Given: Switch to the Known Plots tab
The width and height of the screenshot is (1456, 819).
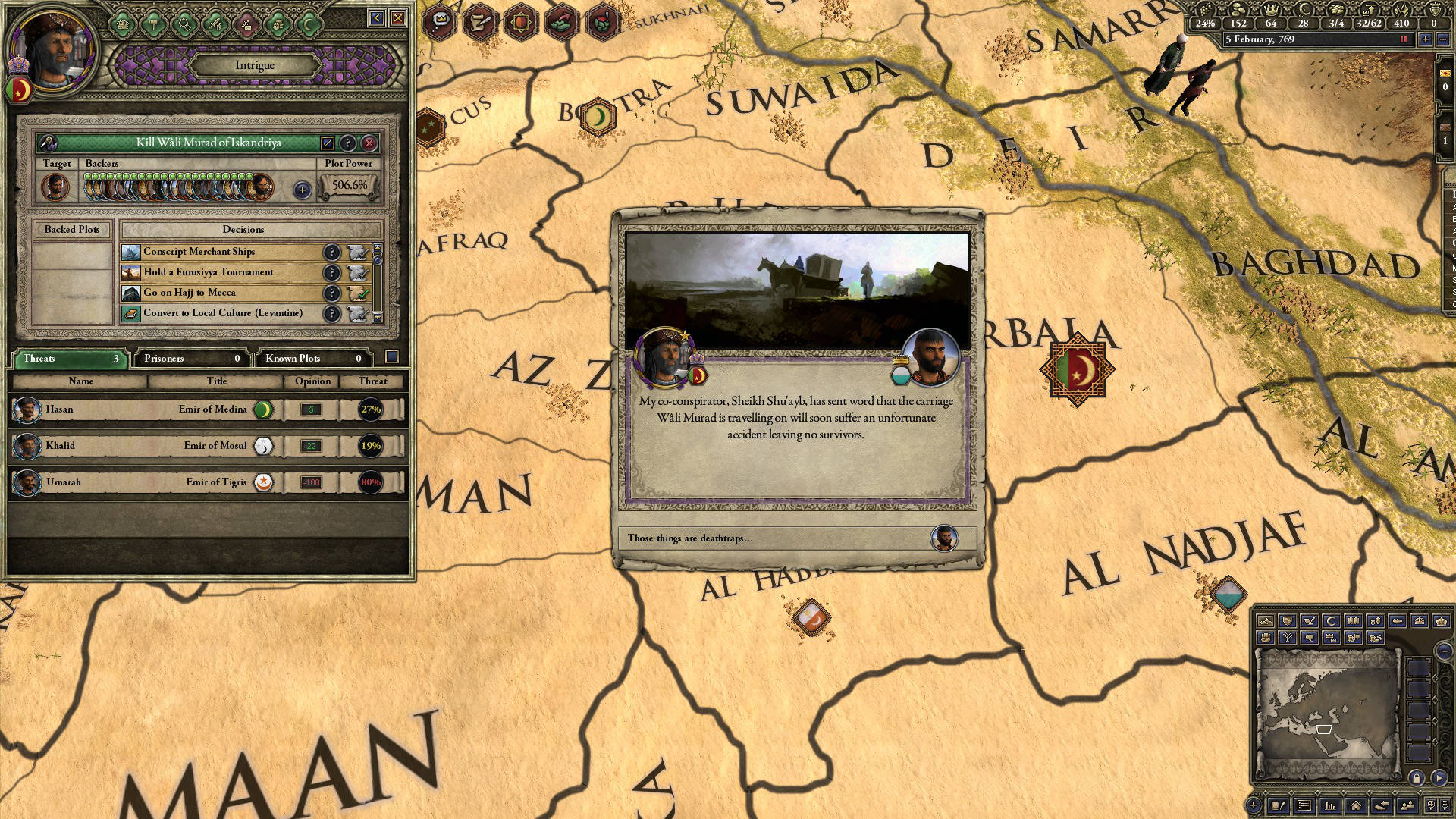Looking at the screenshot, I should click(x=312, y=359).
